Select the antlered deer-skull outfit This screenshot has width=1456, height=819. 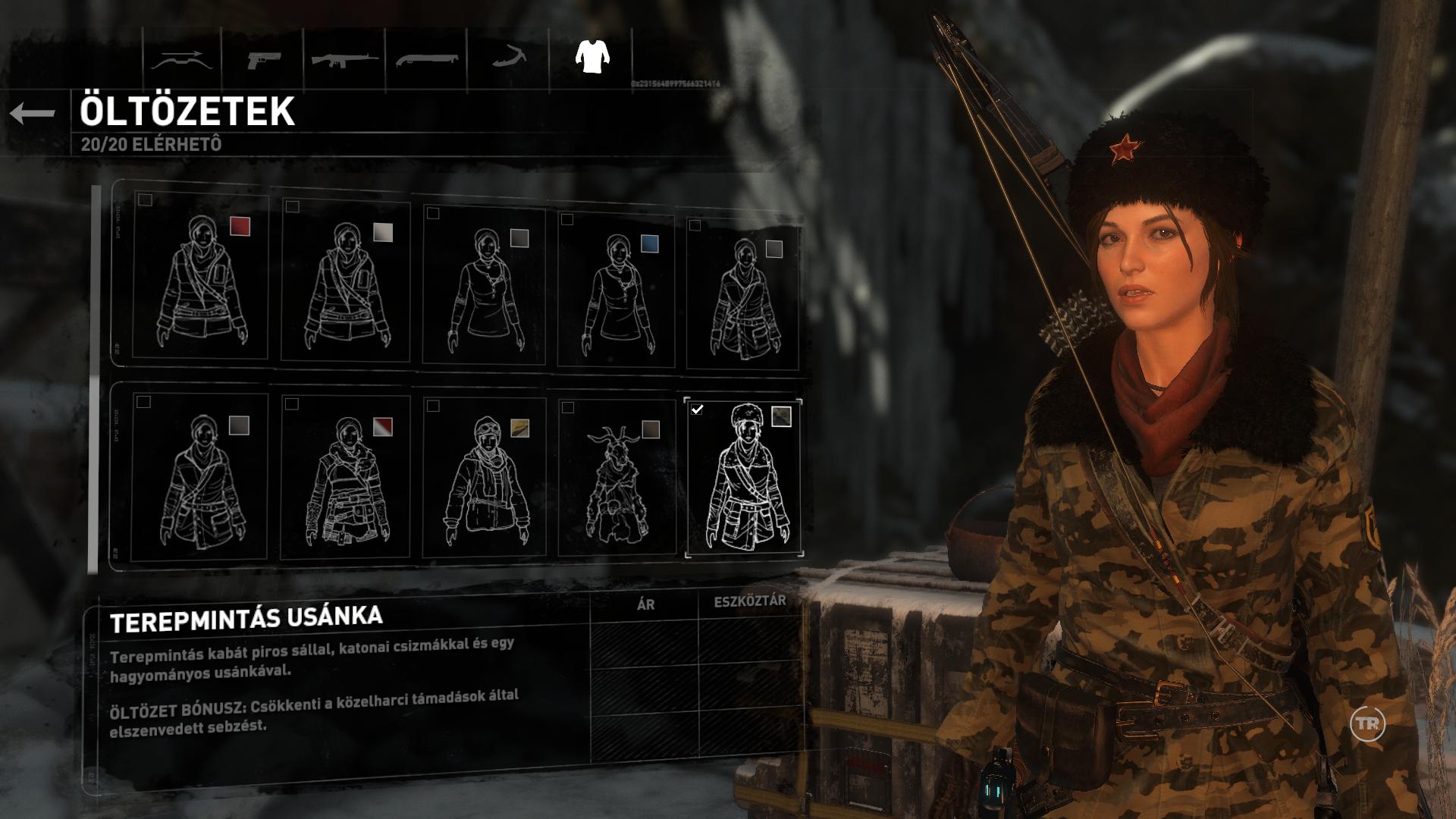pos(616,479)
